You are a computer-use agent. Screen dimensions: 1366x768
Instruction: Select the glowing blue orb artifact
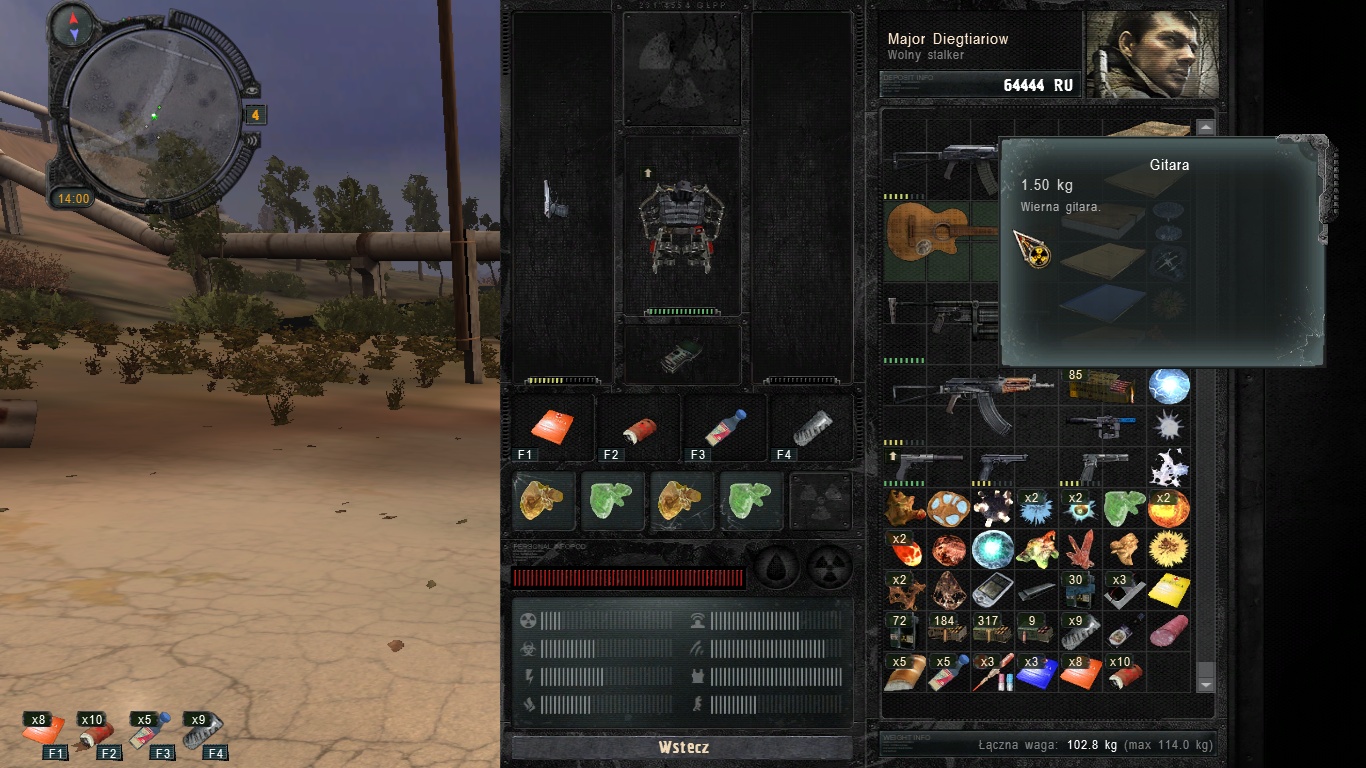pyautogui.click(x=1168, y=386)
